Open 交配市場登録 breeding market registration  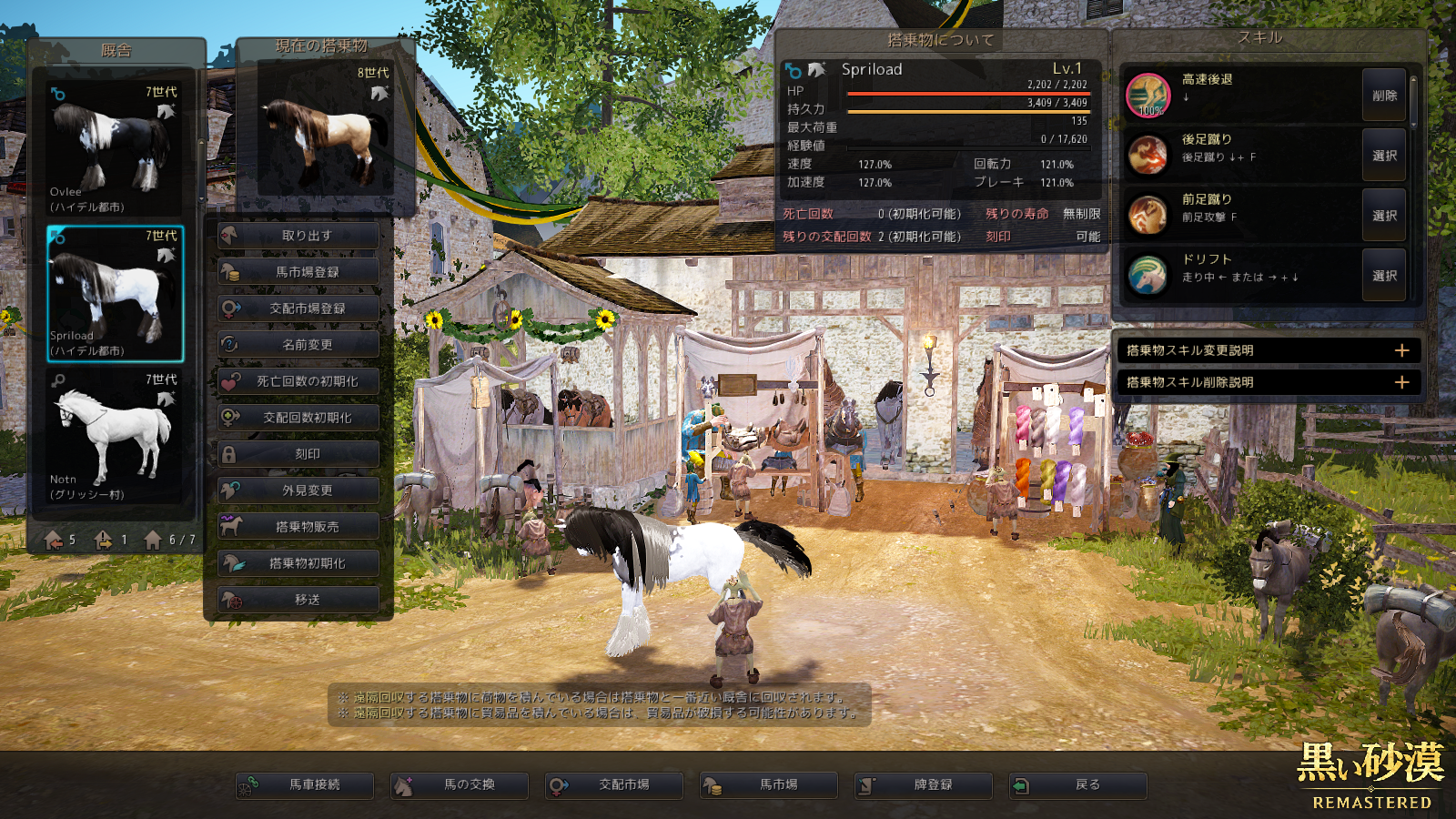click(x=298, y=308)
